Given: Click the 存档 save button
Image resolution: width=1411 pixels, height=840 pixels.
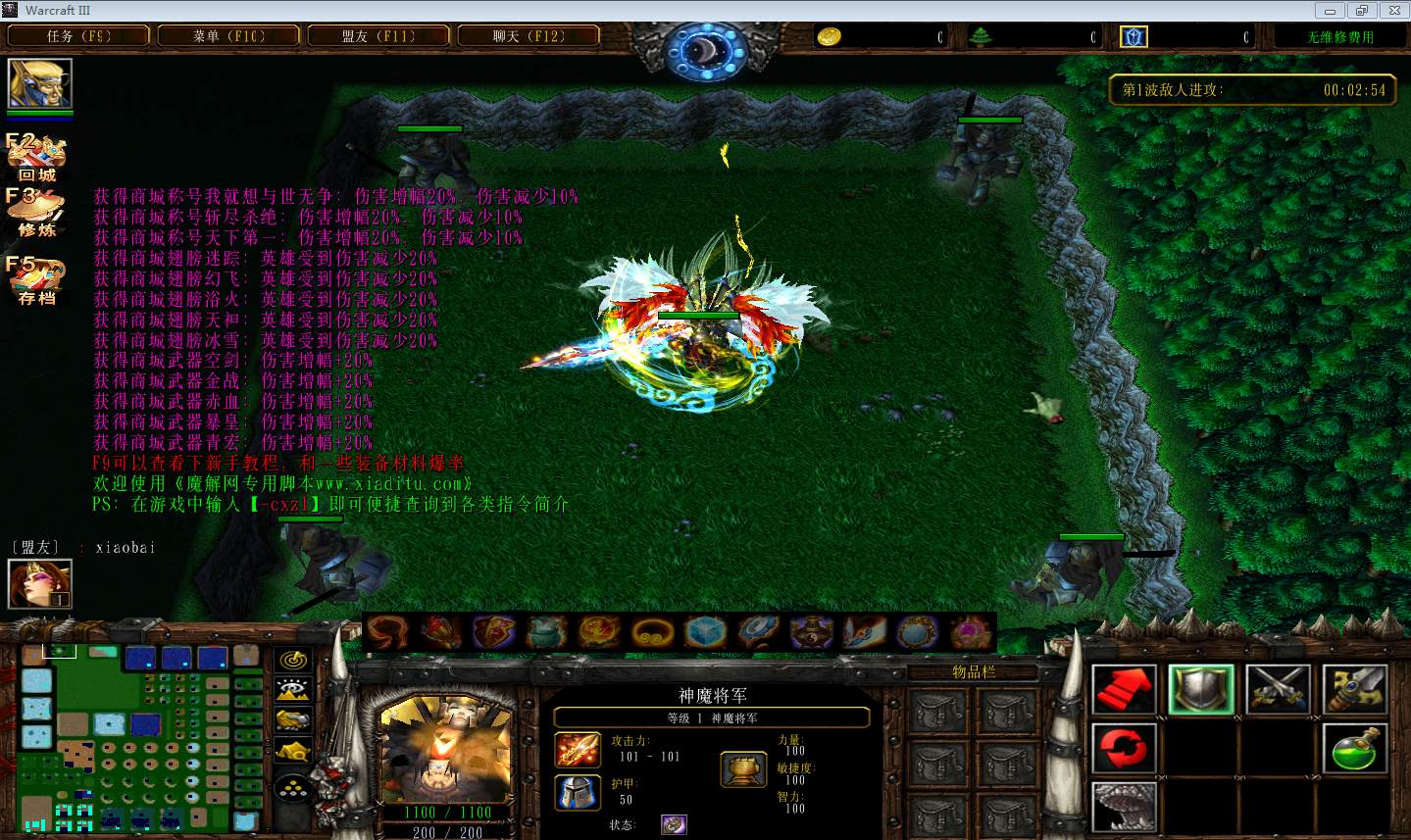Looking at the screenshot, I should (x=36, y=280).
